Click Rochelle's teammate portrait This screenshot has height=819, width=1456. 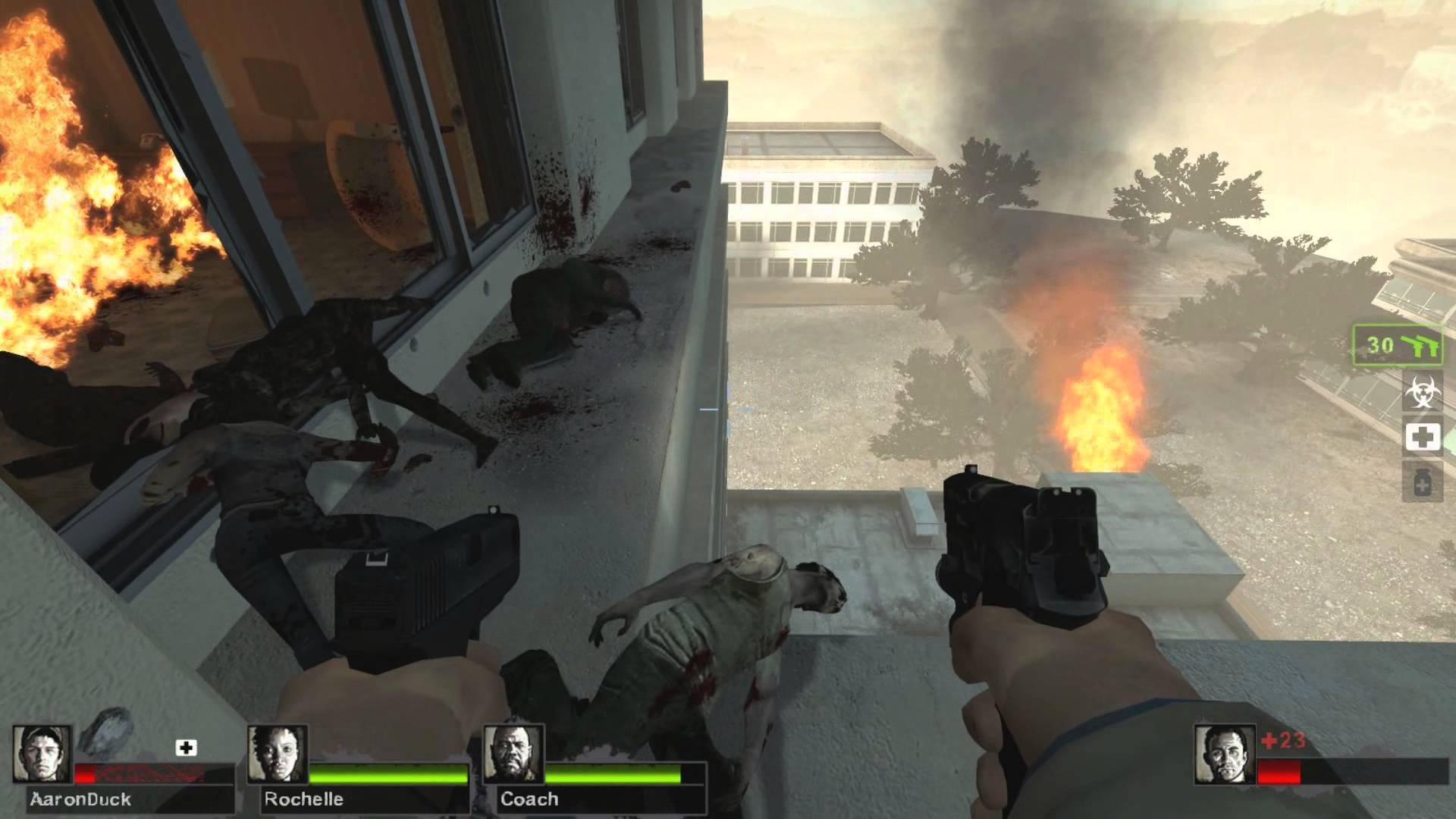[x=278, y=755]
